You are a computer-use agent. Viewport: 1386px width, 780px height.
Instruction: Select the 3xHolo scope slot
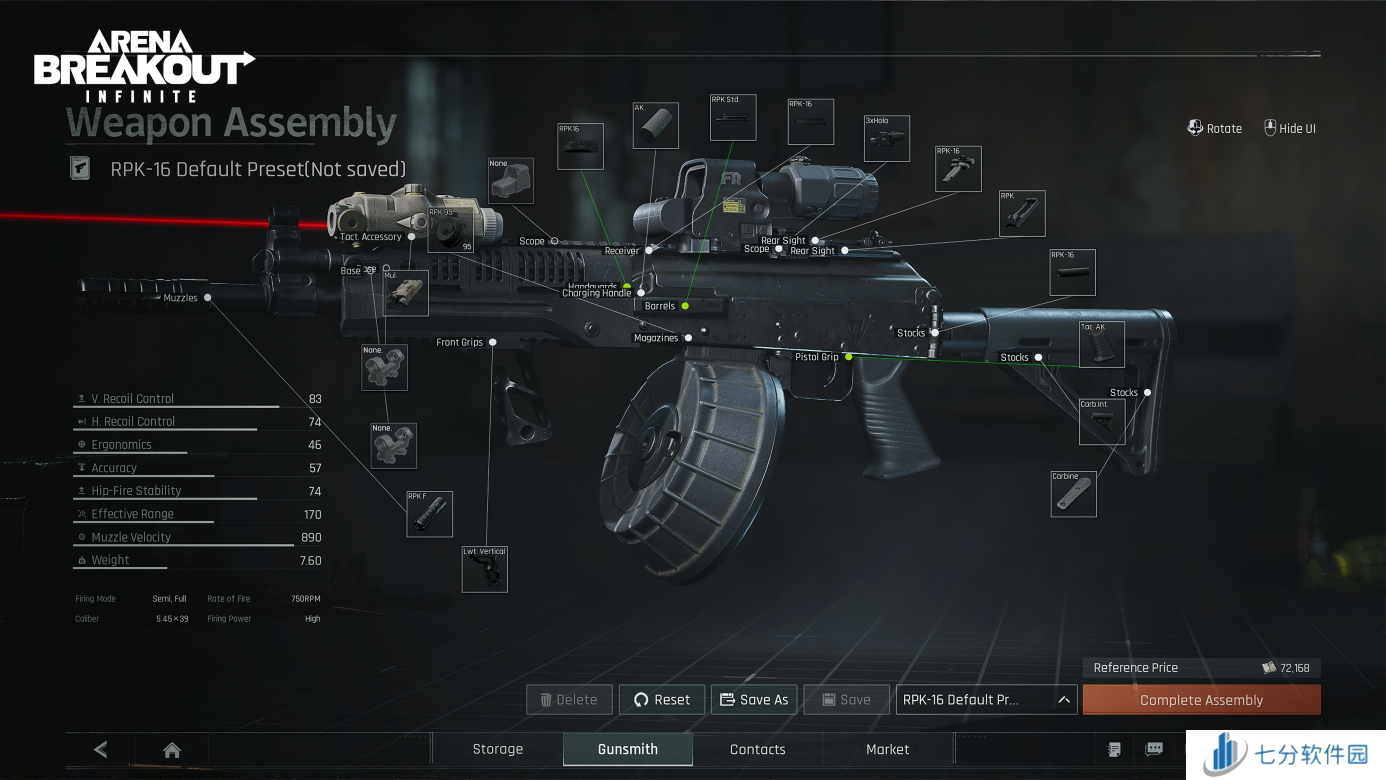pyautogui.click(x=887, y=139)
